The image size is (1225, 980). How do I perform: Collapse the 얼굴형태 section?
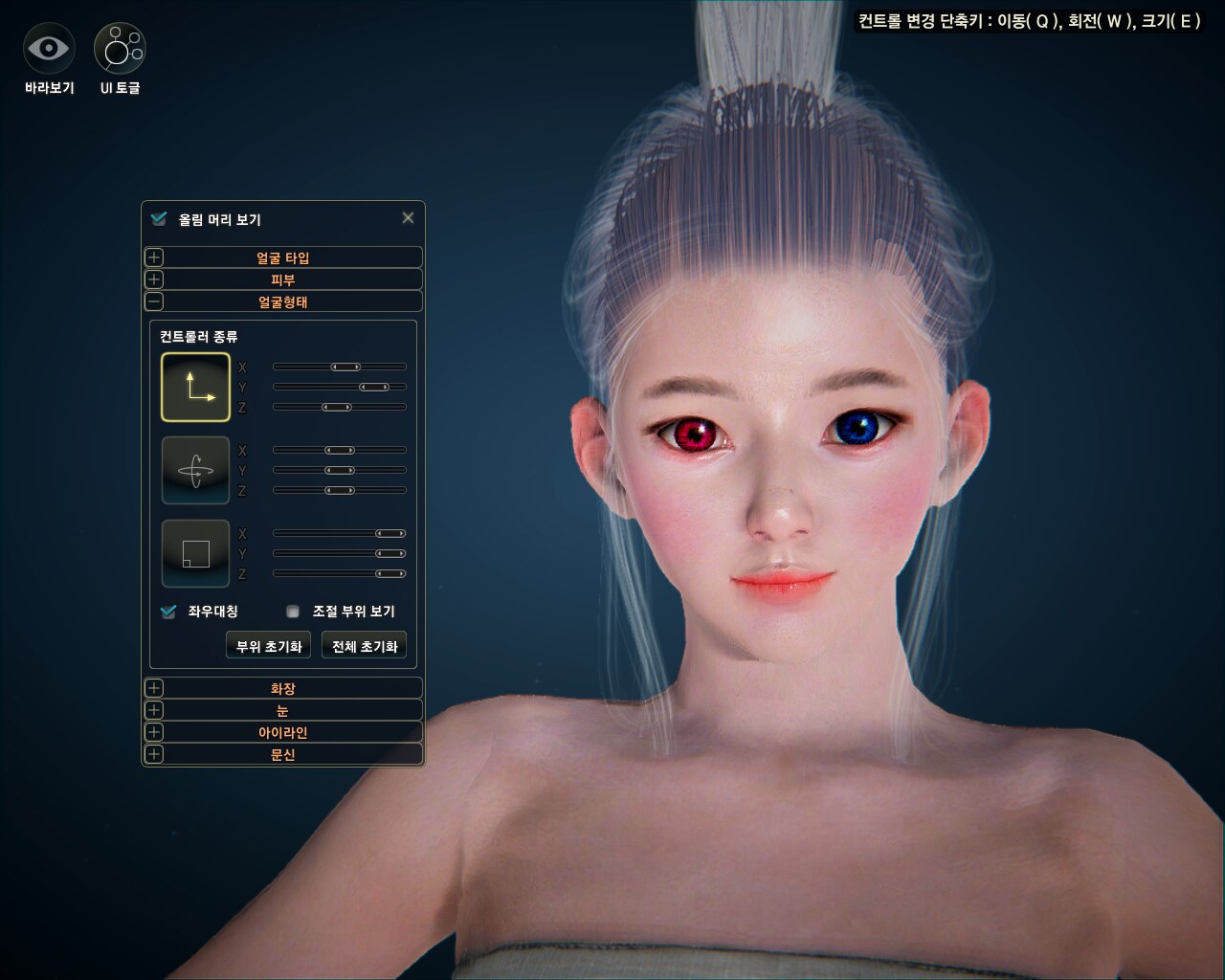coord(154,301)
